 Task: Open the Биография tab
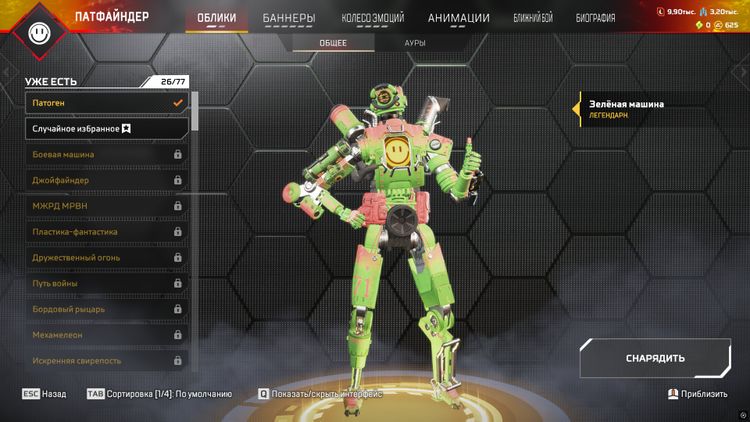596,18
